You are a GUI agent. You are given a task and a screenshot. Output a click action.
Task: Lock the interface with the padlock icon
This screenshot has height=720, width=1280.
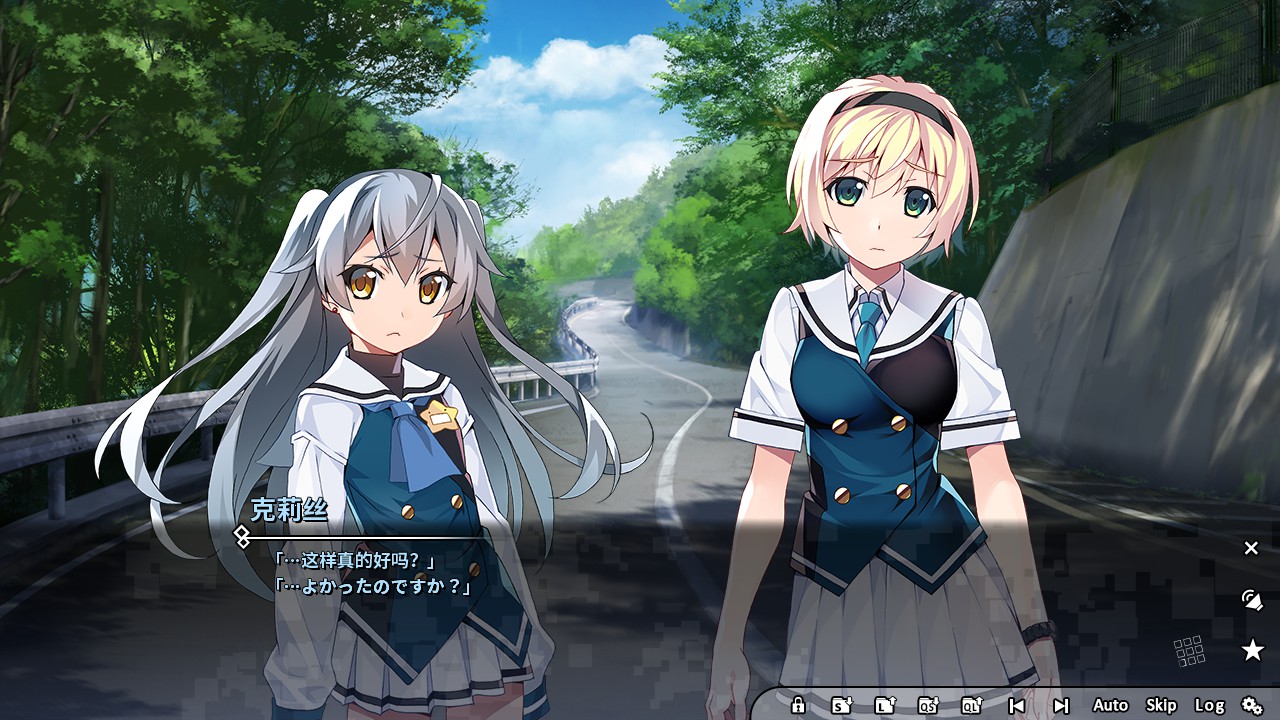tap(797, 705)
